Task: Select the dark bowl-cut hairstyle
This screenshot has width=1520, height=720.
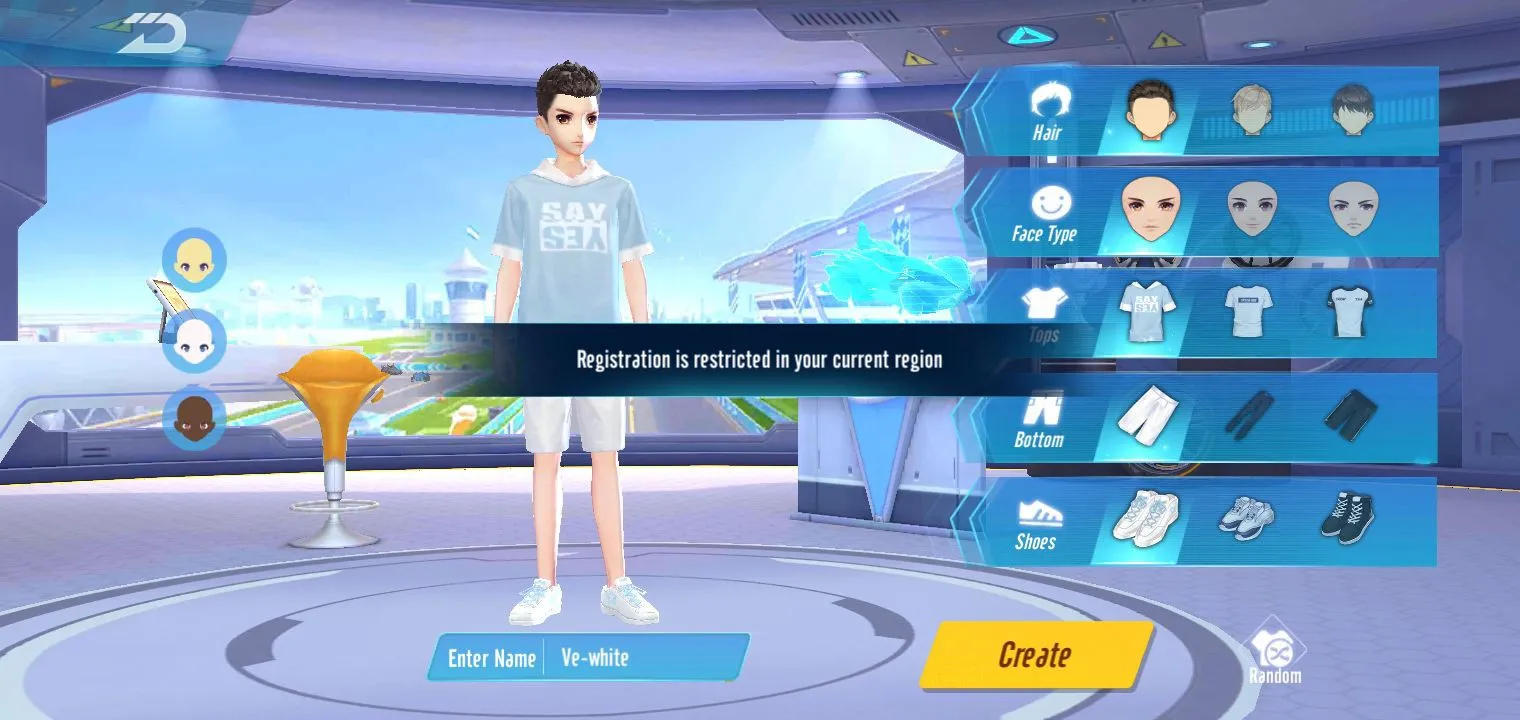Action: [1352, 109]
